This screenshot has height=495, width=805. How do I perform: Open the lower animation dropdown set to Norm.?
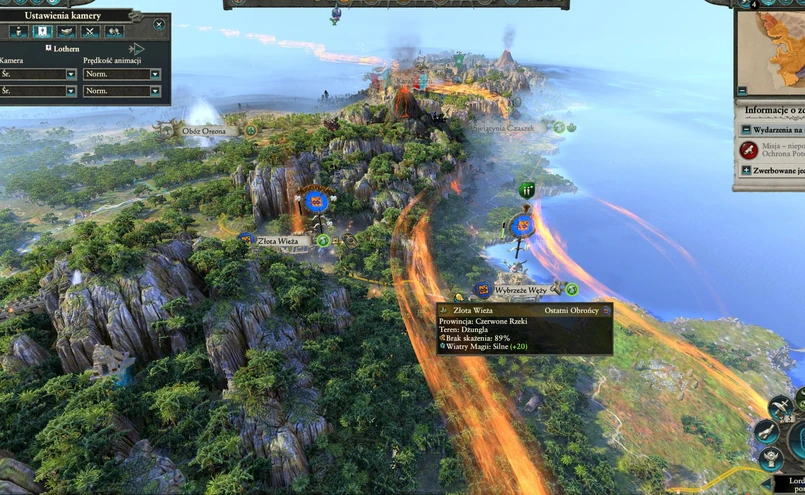pyautogui.click(x=155, y=91)
